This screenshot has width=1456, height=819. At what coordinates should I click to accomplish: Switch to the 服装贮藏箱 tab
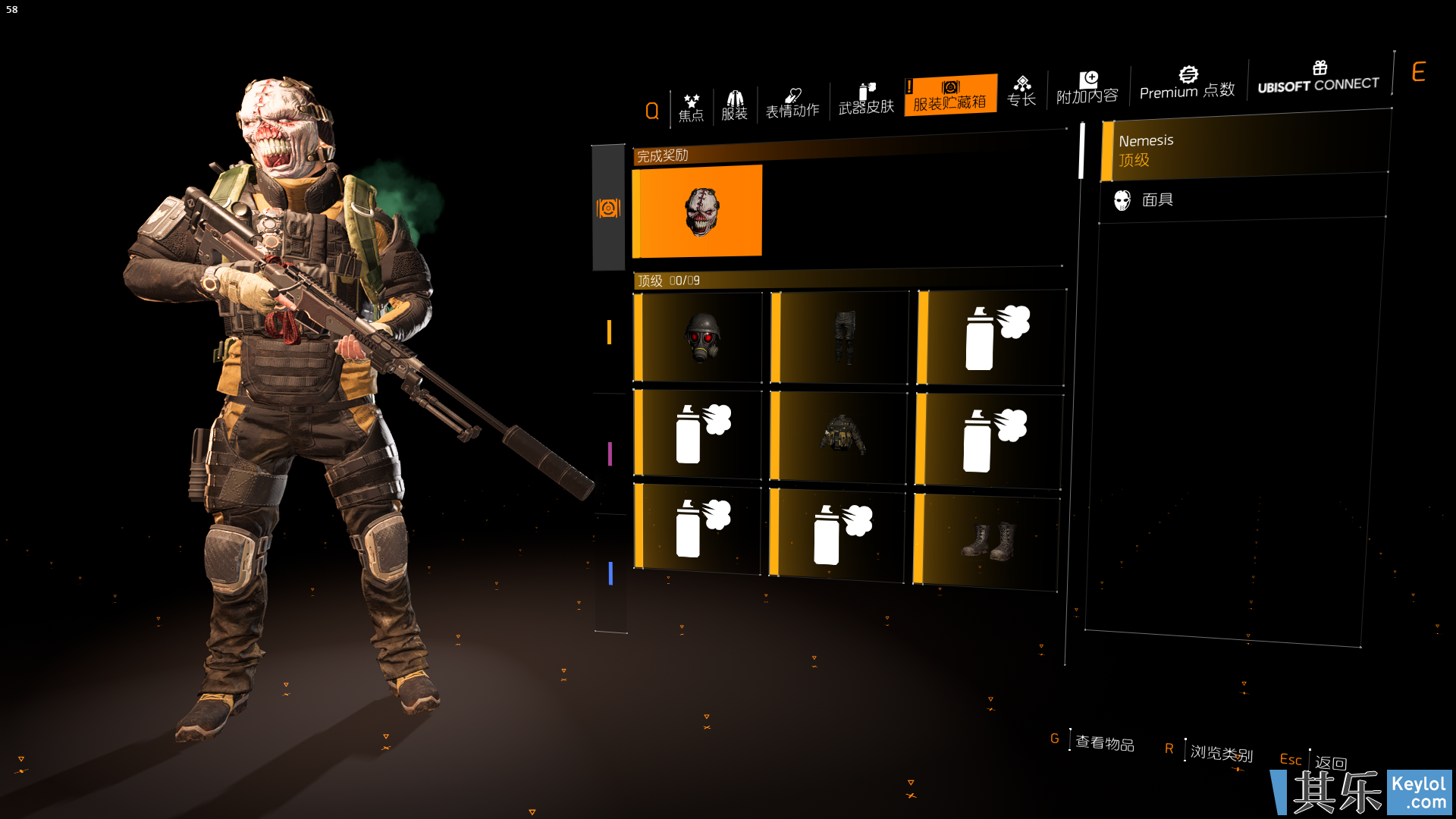tap(950, 95)
